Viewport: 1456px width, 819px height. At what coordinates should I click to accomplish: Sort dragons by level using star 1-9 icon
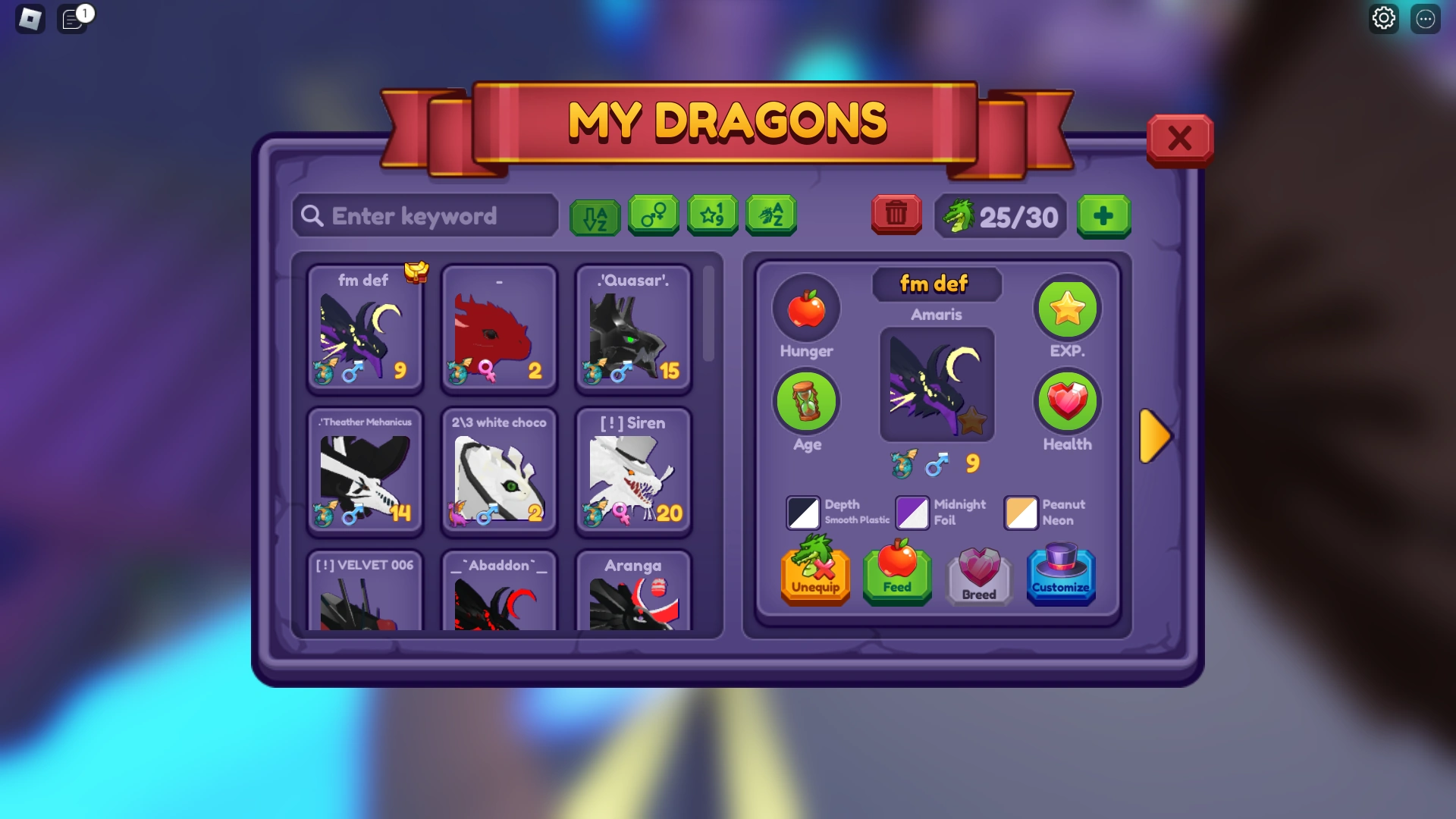tap(711, 215)
